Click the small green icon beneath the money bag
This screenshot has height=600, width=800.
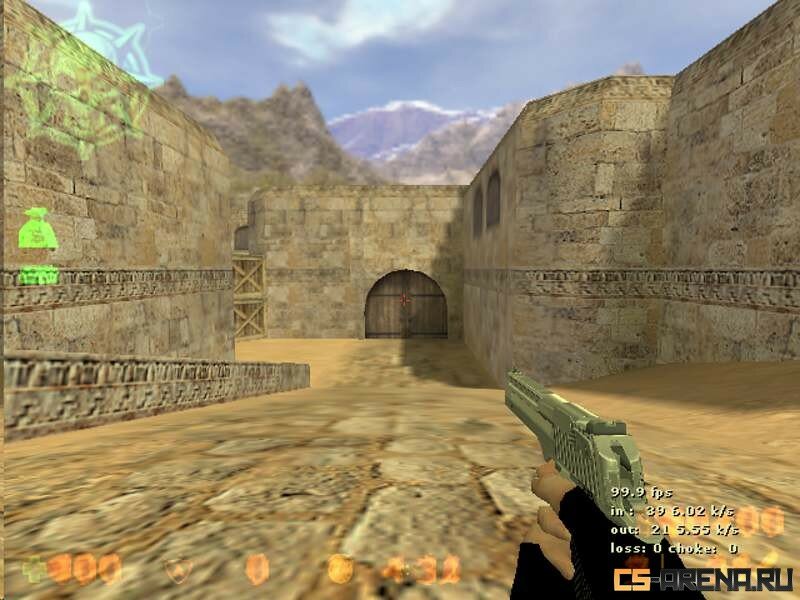[38, 275]
